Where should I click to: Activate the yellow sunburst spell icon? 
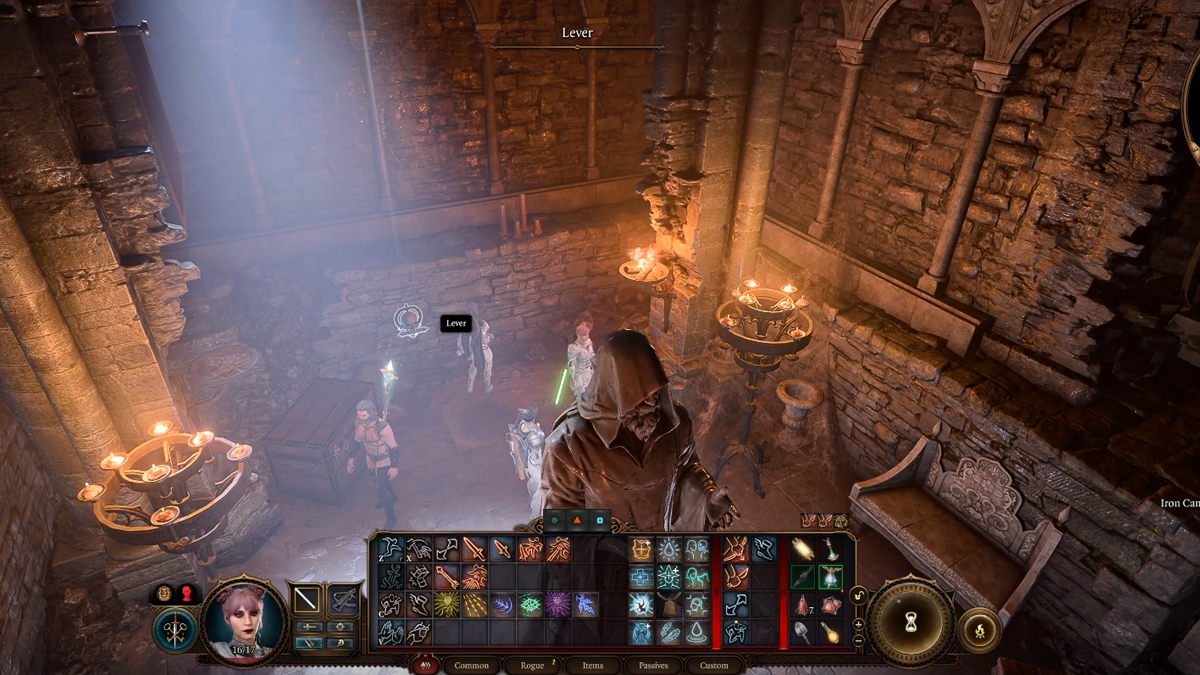point(447,605)
